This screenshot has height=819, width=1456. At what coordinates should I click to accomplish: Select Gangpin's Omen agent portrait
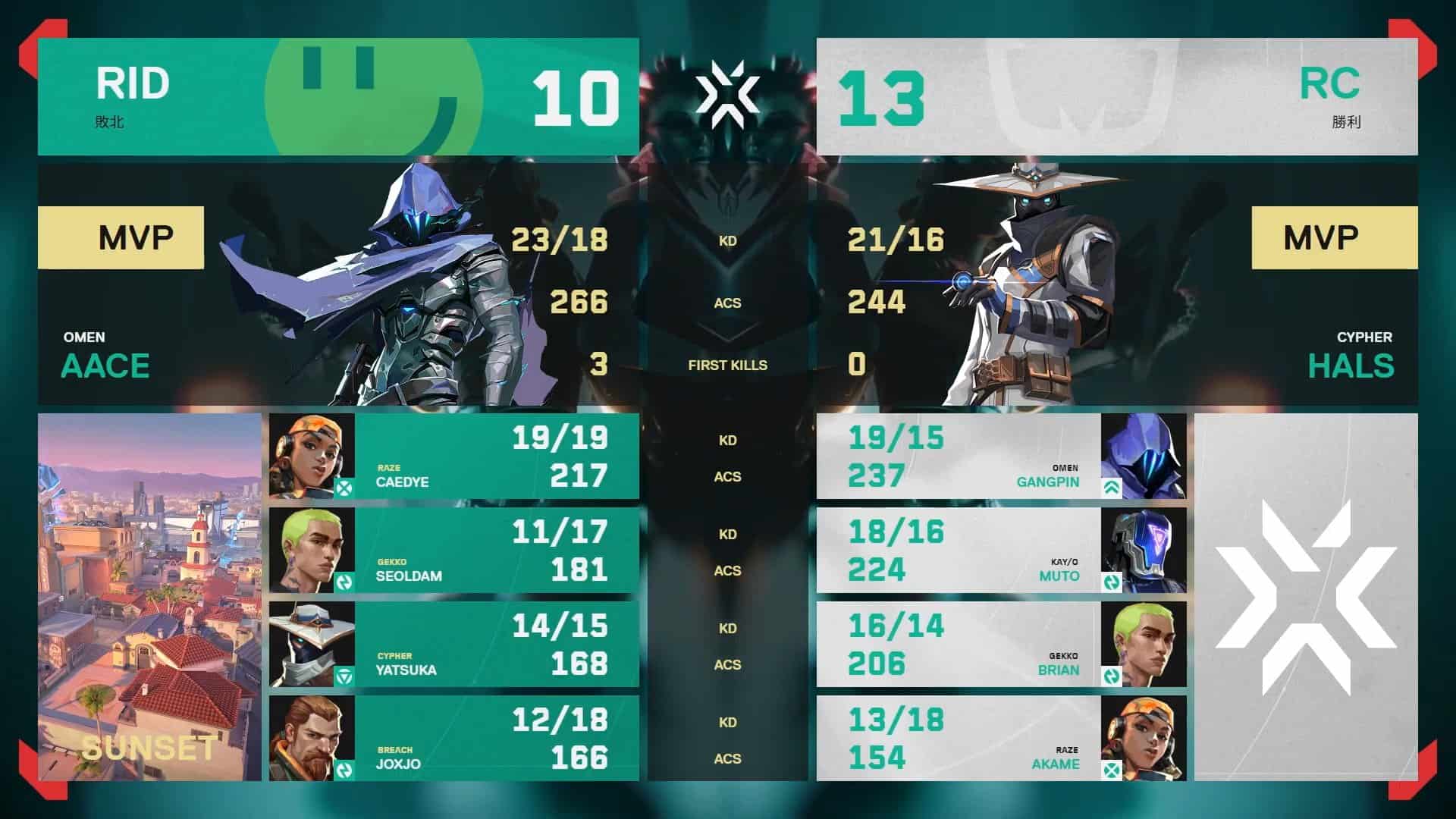point(1145,455)
